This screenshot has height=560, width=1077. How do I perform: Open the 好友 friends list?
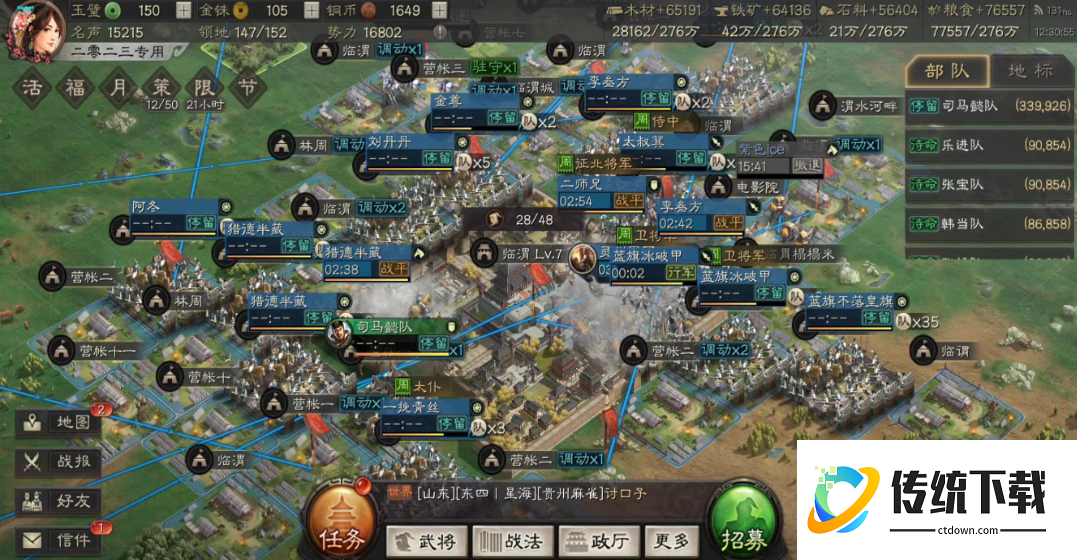click(60, 500)
